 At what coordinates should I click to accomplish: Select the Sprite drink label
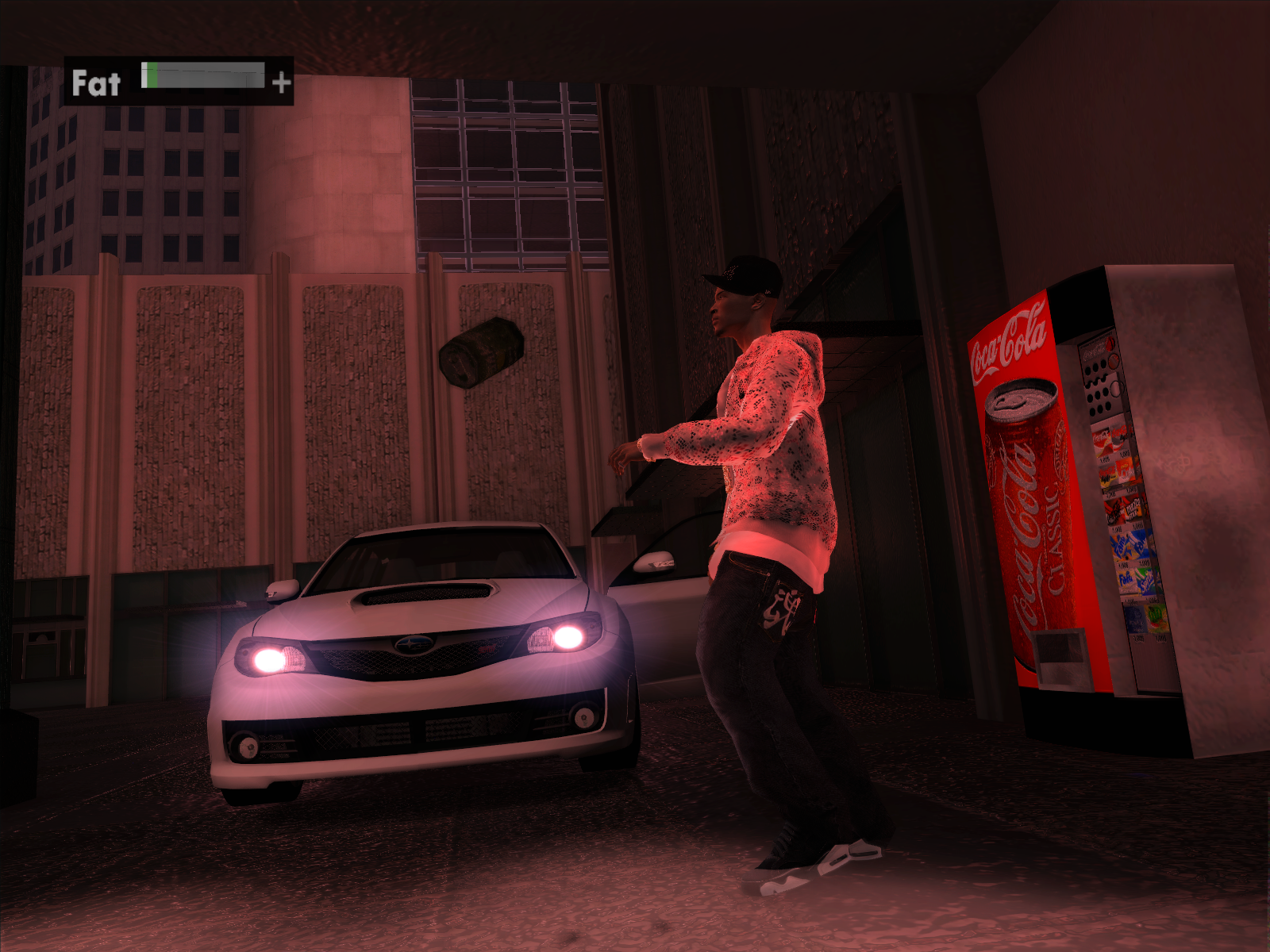(1145, 582)
